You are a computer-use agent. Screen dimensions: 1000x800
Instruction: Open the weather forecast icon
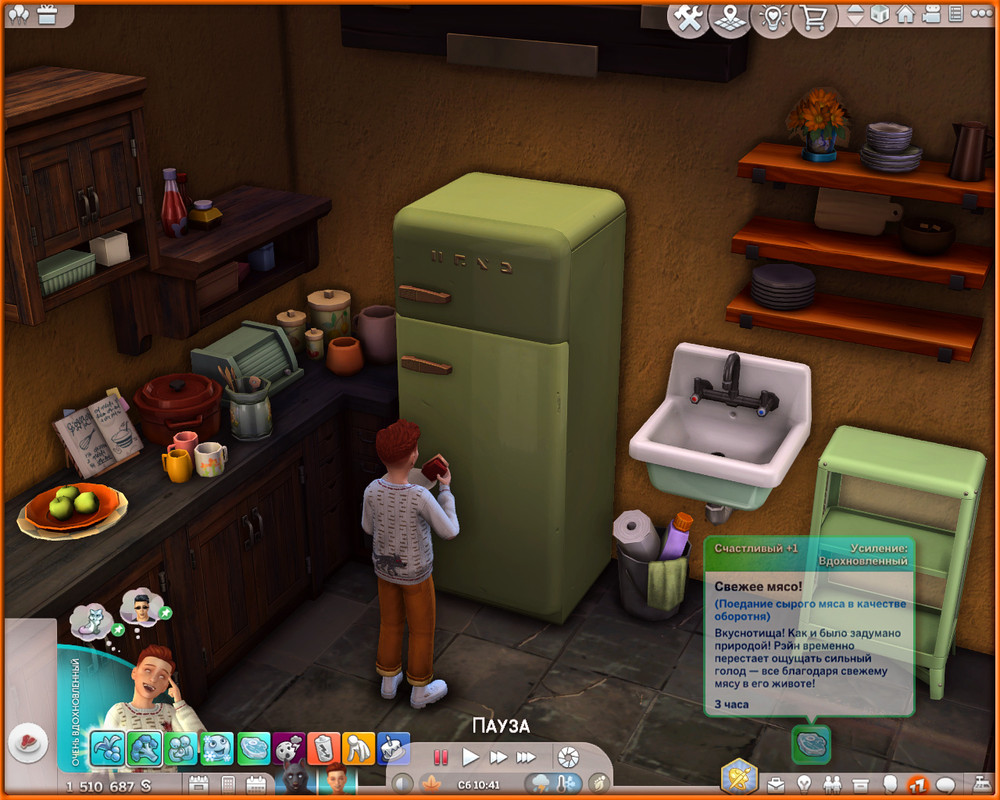point(541,783)
